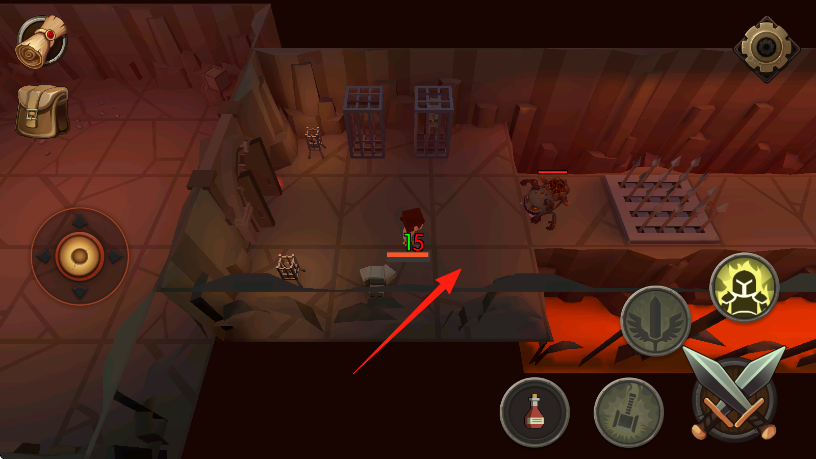Use the red health potion
The width and height of the screenshot is (816, 459).
(x=535, y=412)
